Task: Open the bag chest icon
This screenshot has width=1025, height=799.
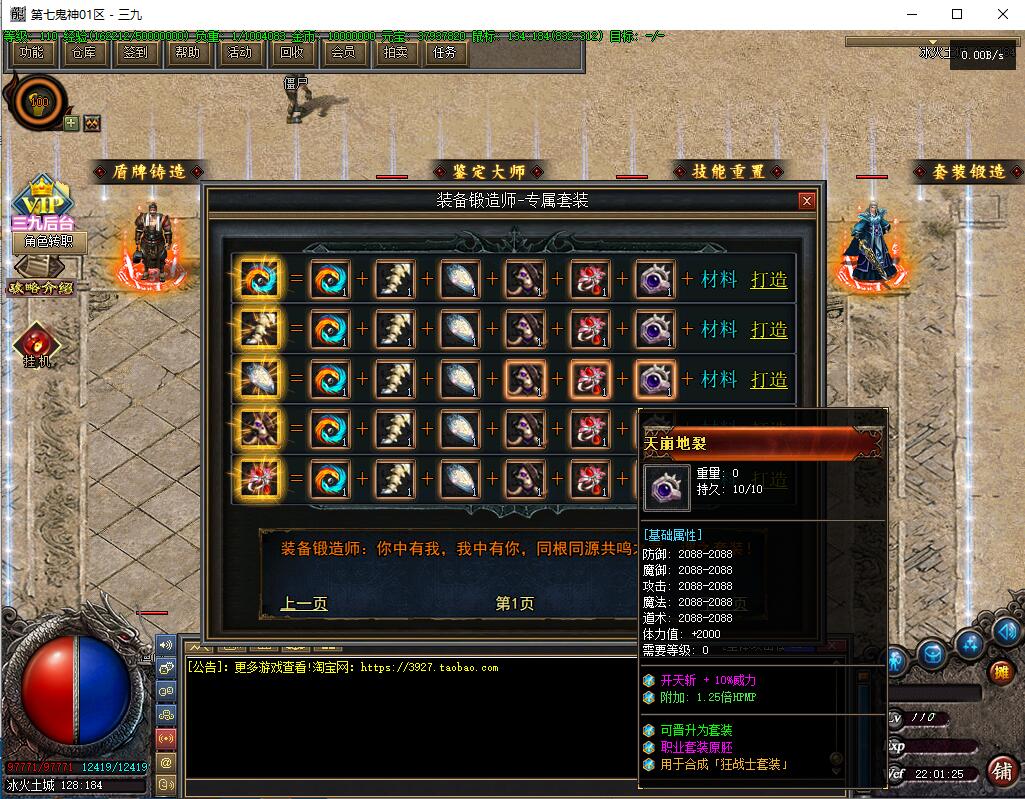Action: point(933,654)
